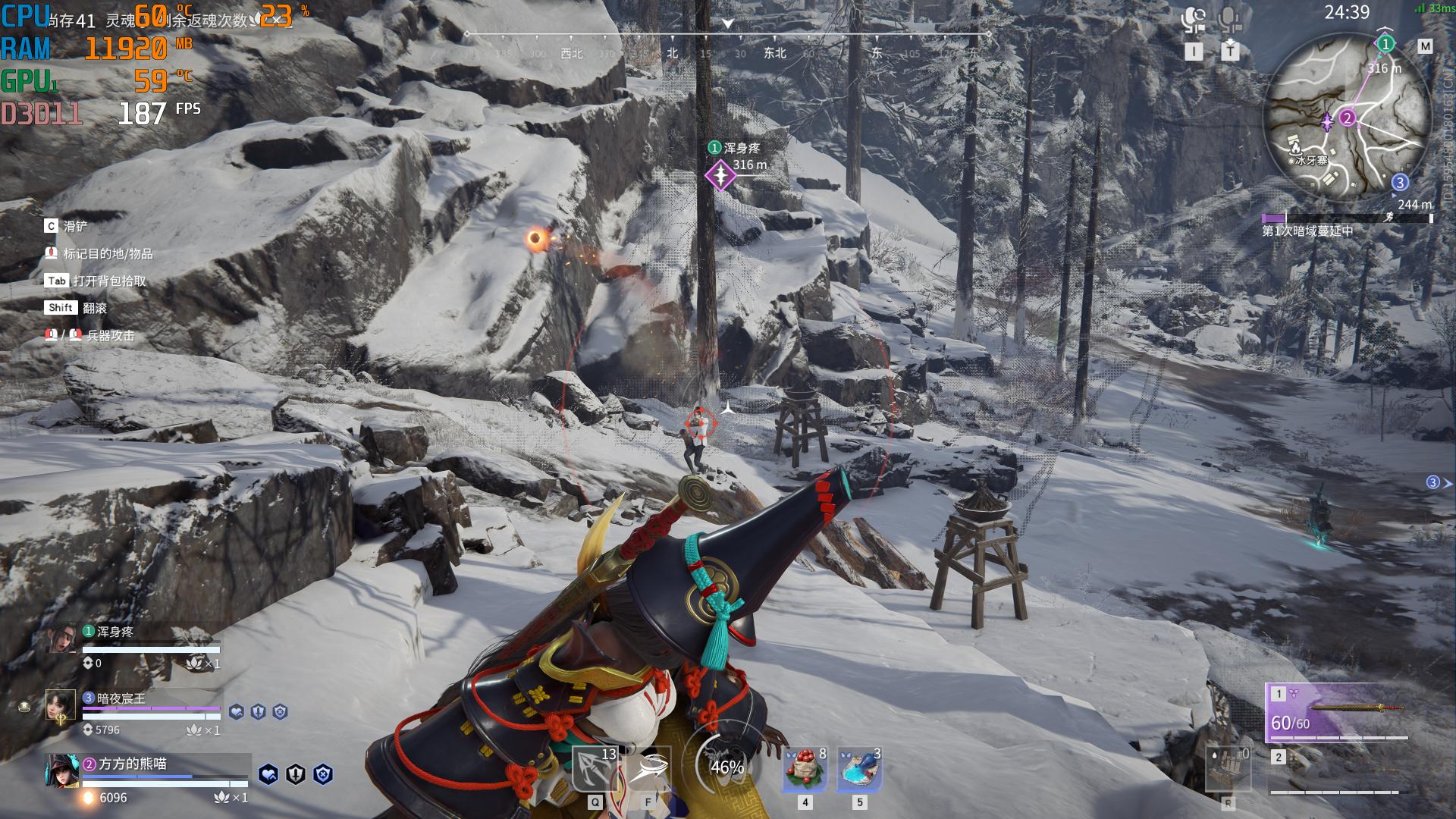The width and height of the screenshot is (1456, 819).
Task: Click the sword shield buff beside 方方的熊喵
Action: pyautogui.click(x=296, y=774)
